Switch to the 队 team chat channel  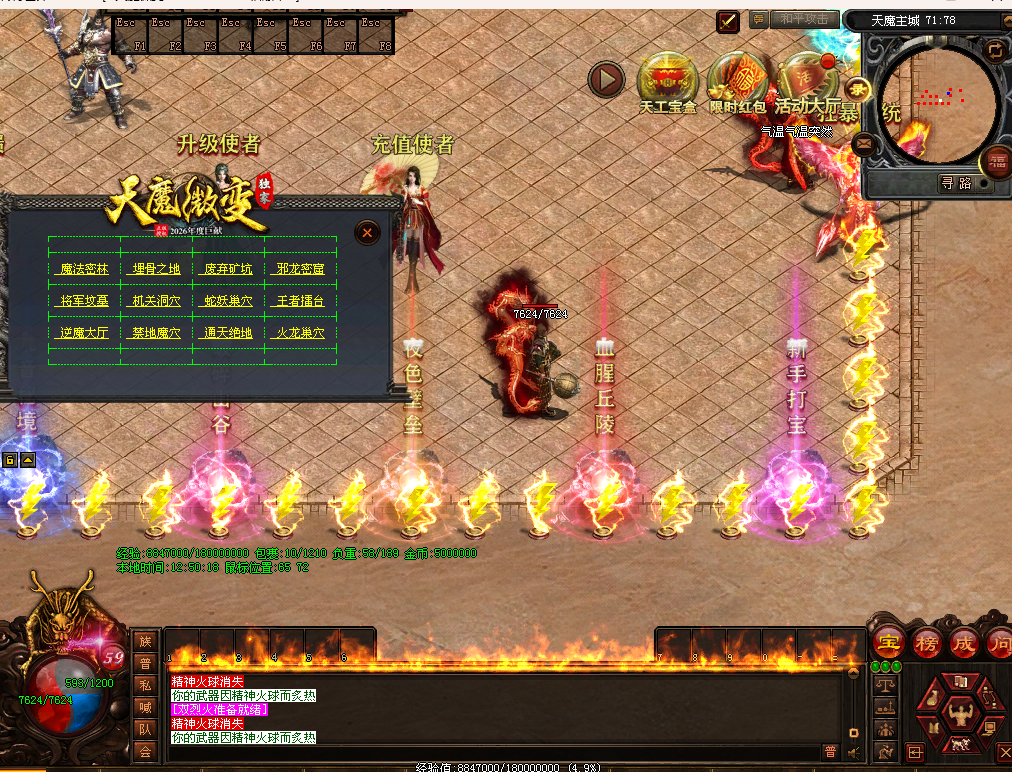[x=145, y=729]
